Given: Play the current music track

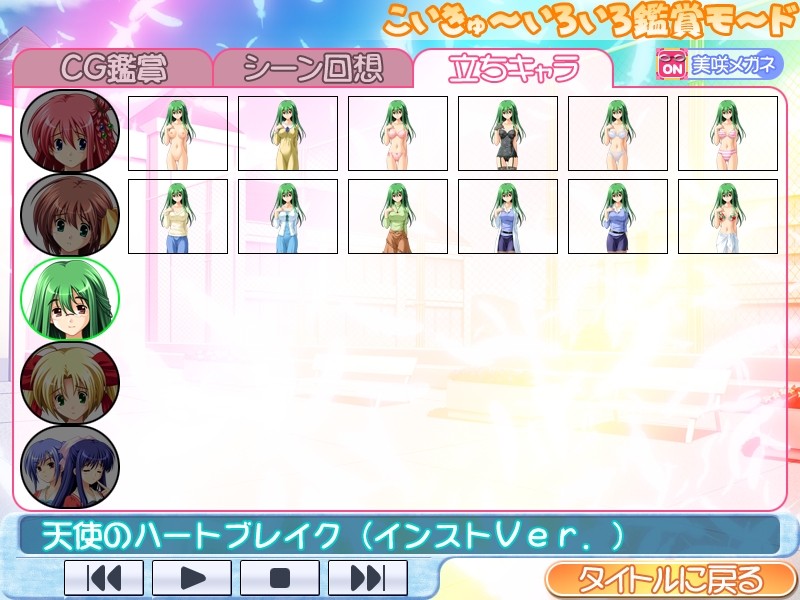Looking at the screenshot, I should click(192, 578).
